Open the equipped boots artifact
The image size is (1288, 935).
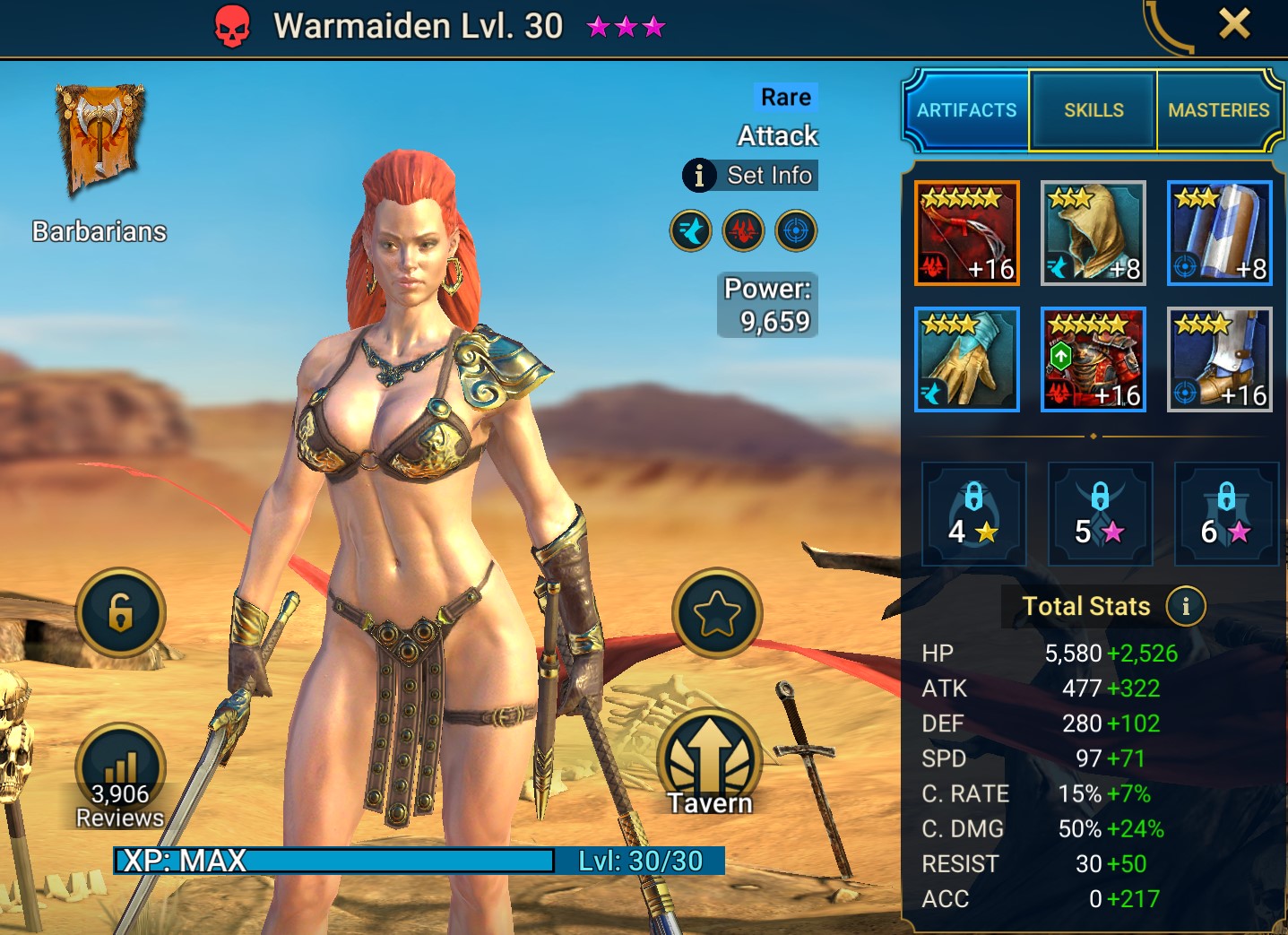click(x=1219, y=359)
